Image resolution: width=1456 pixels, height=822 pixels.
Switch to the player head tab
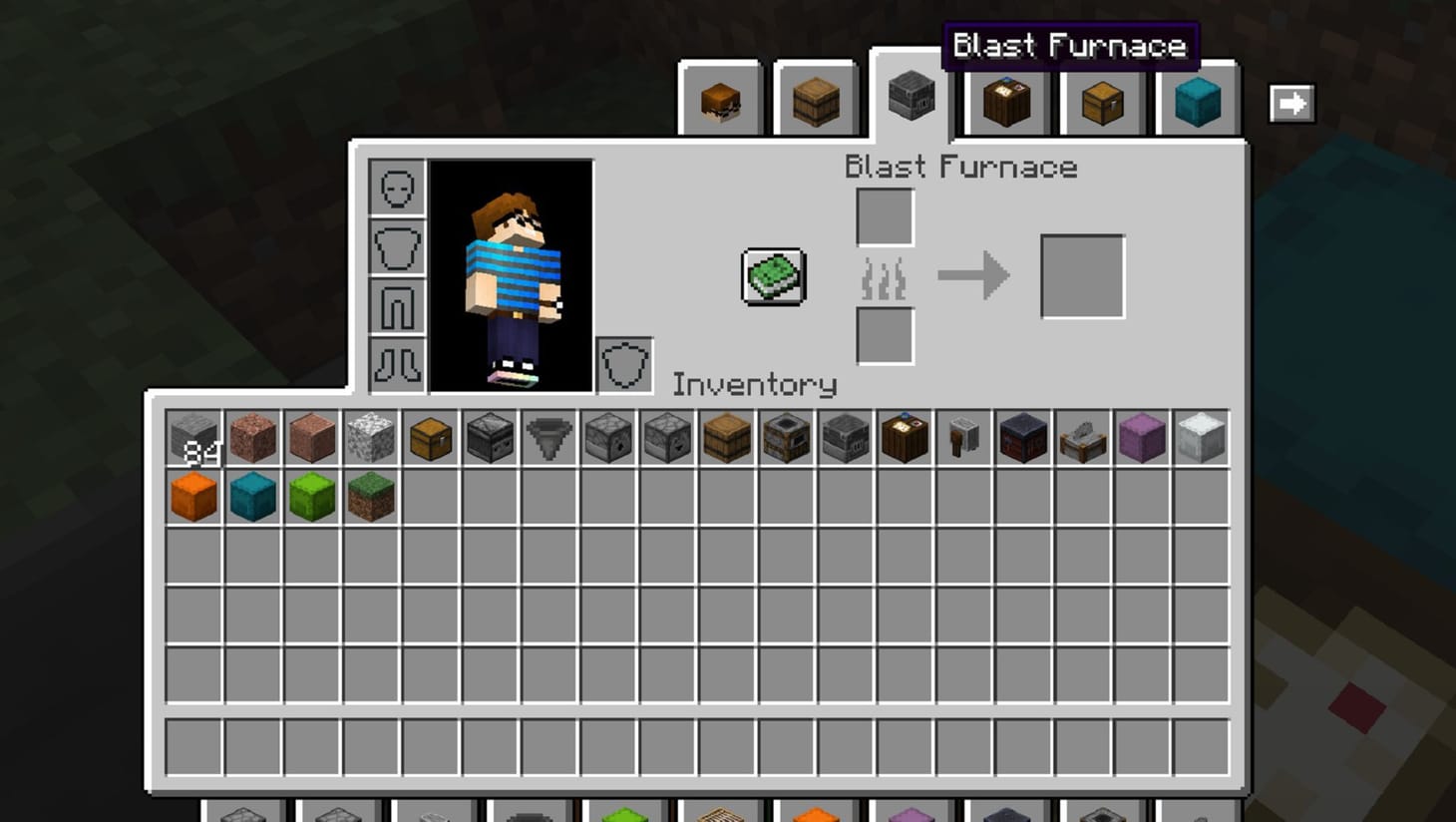point(721,99)
